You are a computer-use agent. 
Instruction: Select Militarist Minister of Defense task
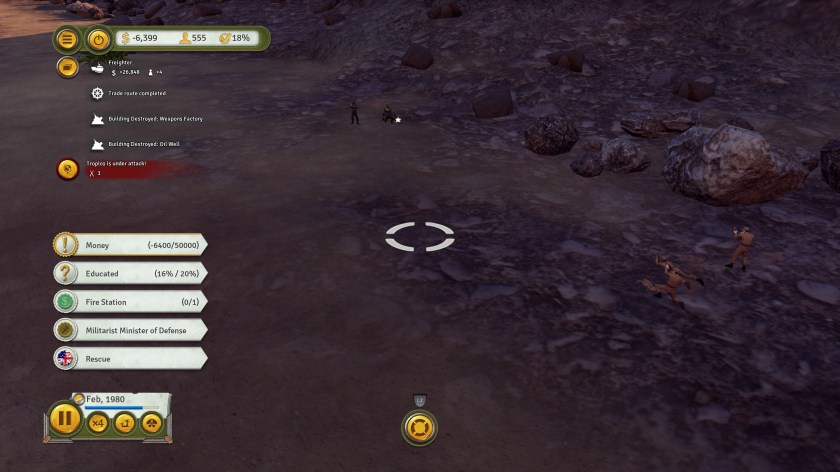tap(130, 329)
